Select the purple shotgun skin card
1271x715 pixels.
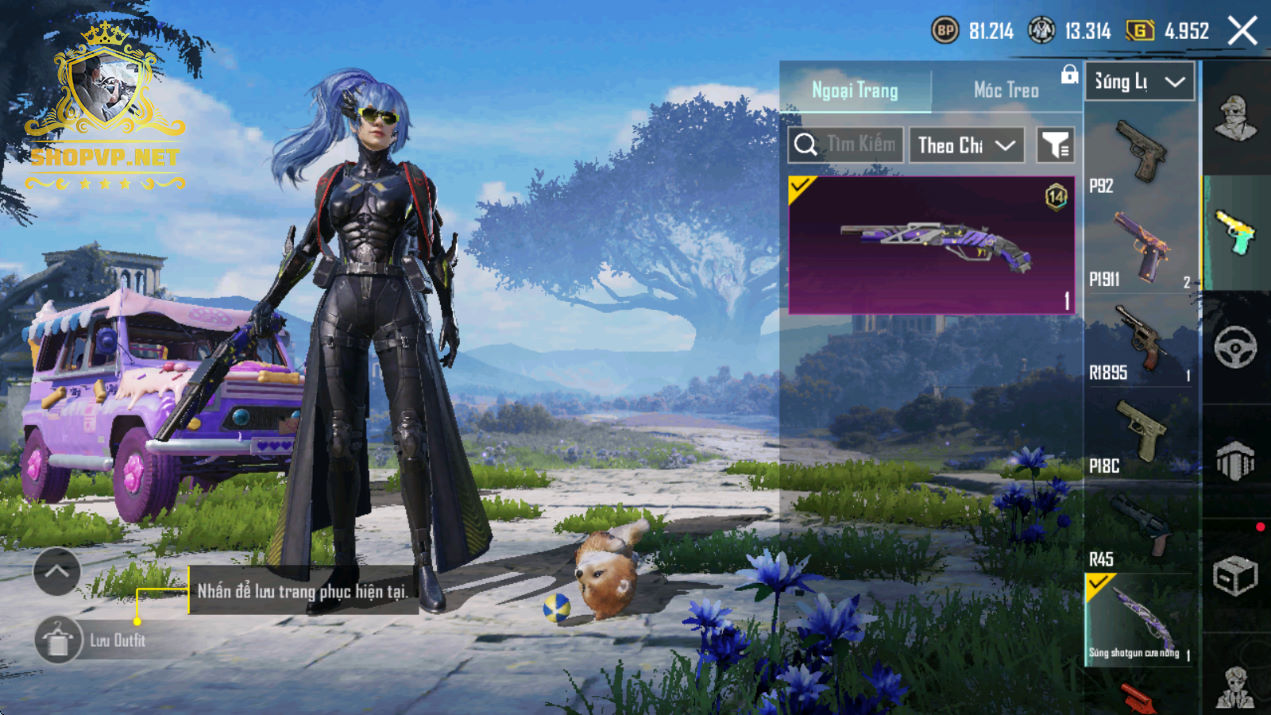(931, 245)
